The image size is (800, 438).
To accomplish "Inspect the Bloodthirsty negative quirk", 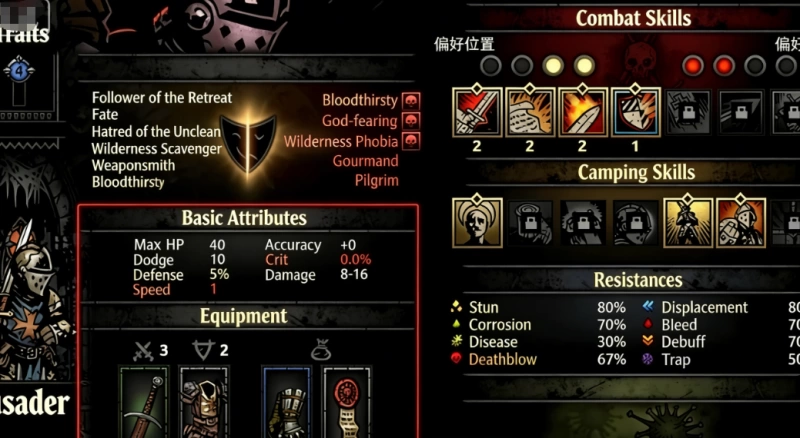I will click(360, 101).
